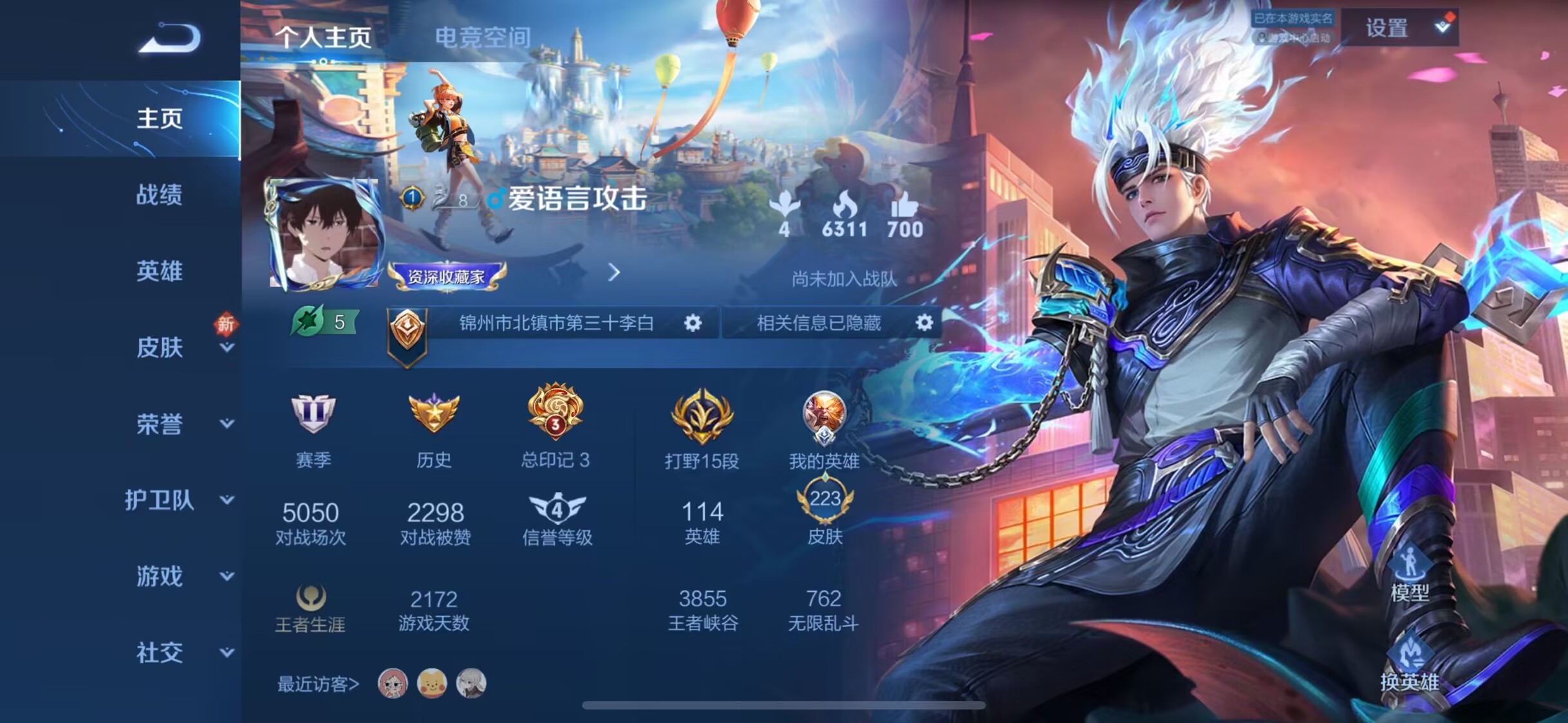Click the 换英雄 change hero button

[x=1410, y=666]
